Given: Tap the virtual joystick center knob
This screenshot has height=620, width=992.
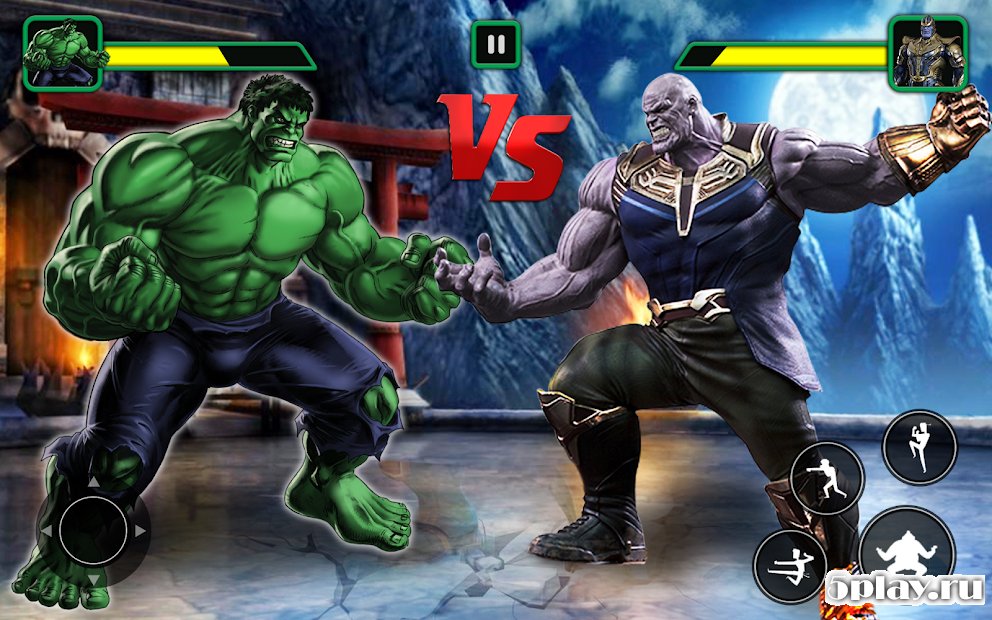Looking at the screenshot, I should click(92, 530).
